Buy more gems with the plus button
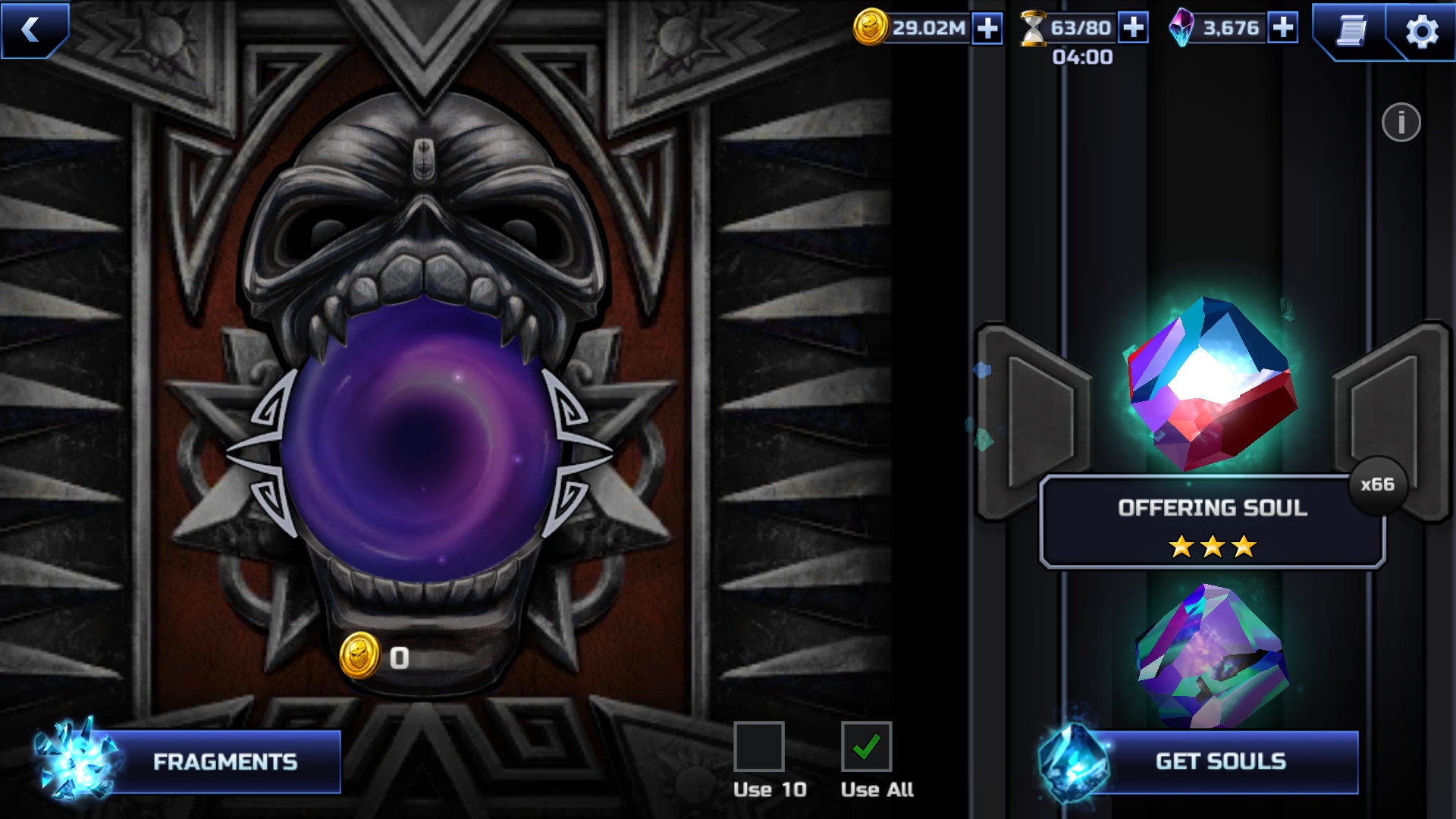The width and height of the screenshot is (1456, 819). (1282, 28)
